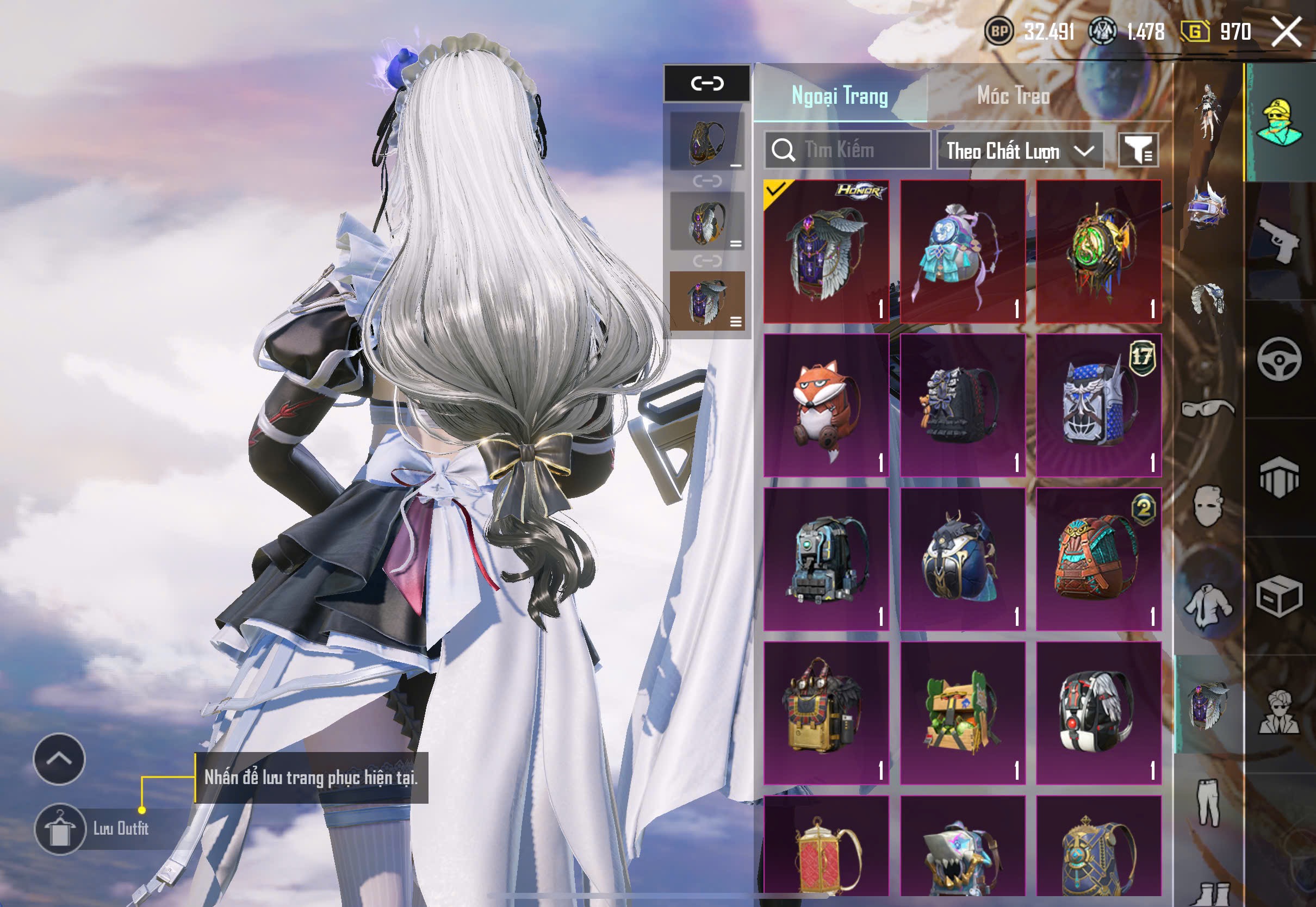This screenshot has width=1316, height=907.
Task: Pick the light blue bow pouch backpack
Action: 963,251
